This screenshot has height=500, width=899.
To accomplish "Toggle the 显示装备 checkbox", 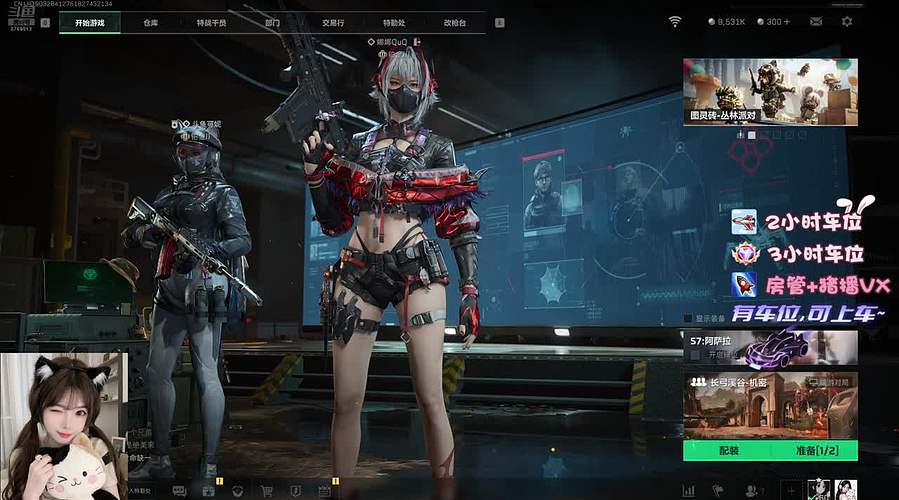I will point(688,319).
